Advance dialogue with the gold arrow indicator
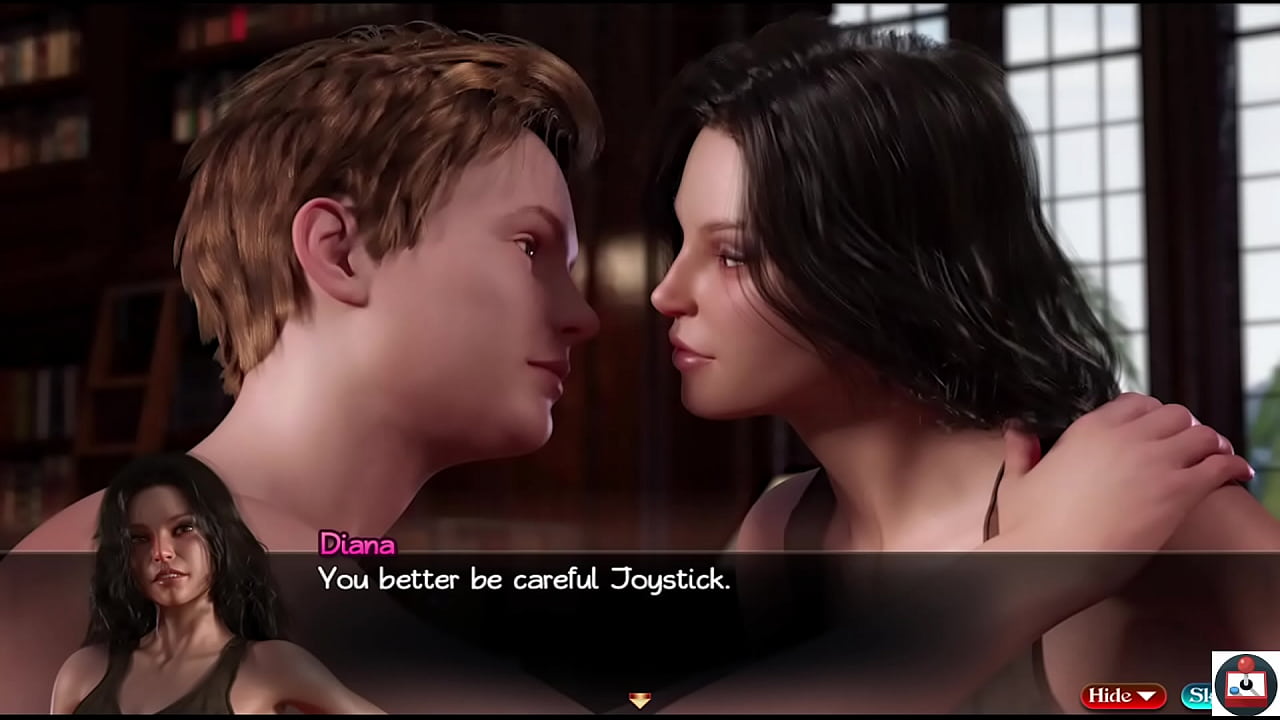1280x720 pixels. [x=640, y=700]
